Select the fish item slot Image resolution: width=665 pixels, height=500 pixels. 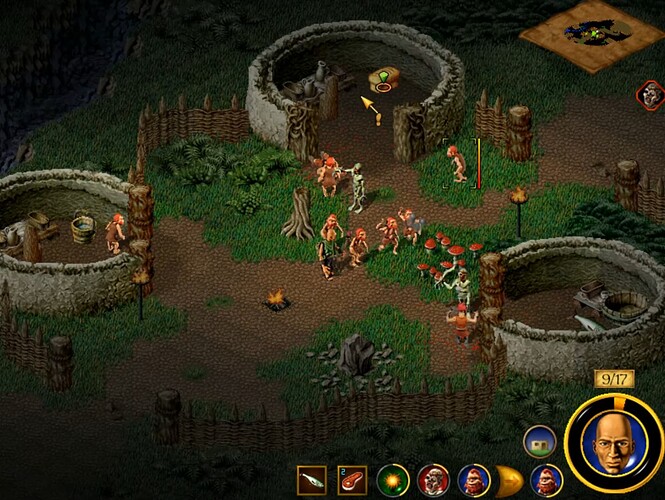tap(311, 481)
